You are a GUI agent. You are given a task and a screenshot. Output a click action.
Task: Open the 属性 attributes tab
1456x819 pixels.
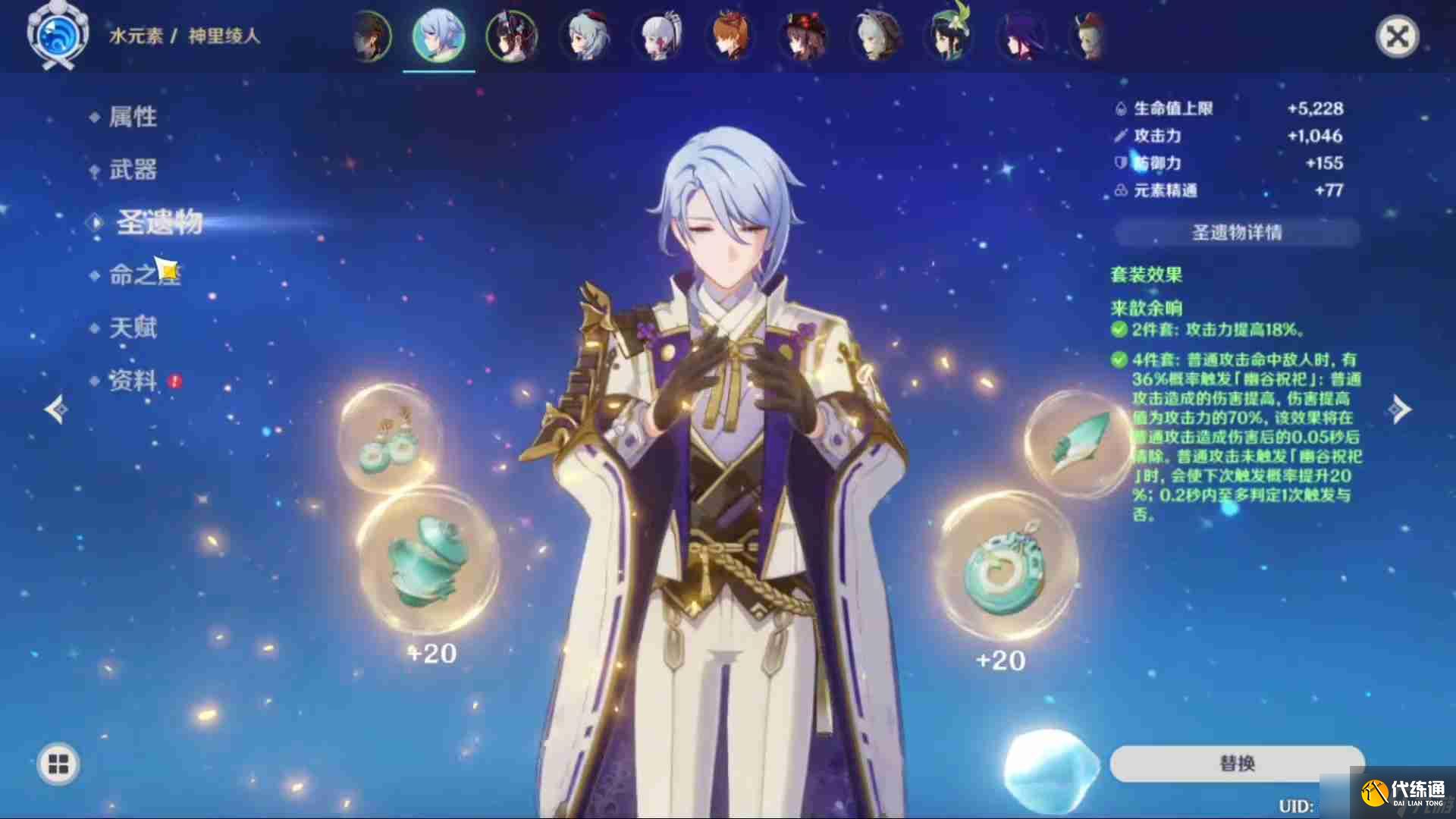click(x=134, y=116)
